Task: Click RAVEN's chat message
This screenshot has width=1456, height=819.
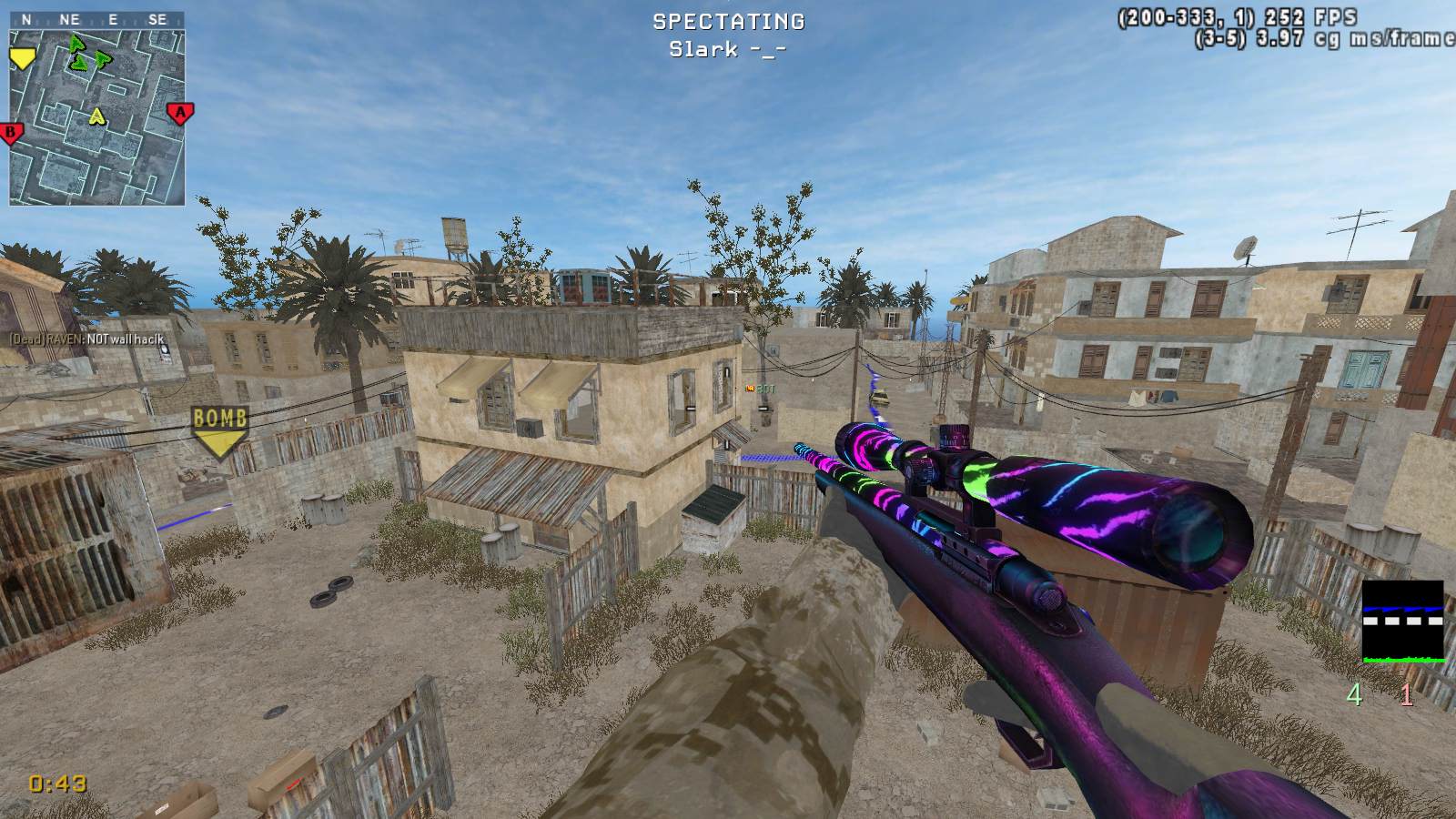Action: click(x=87, y=339)
